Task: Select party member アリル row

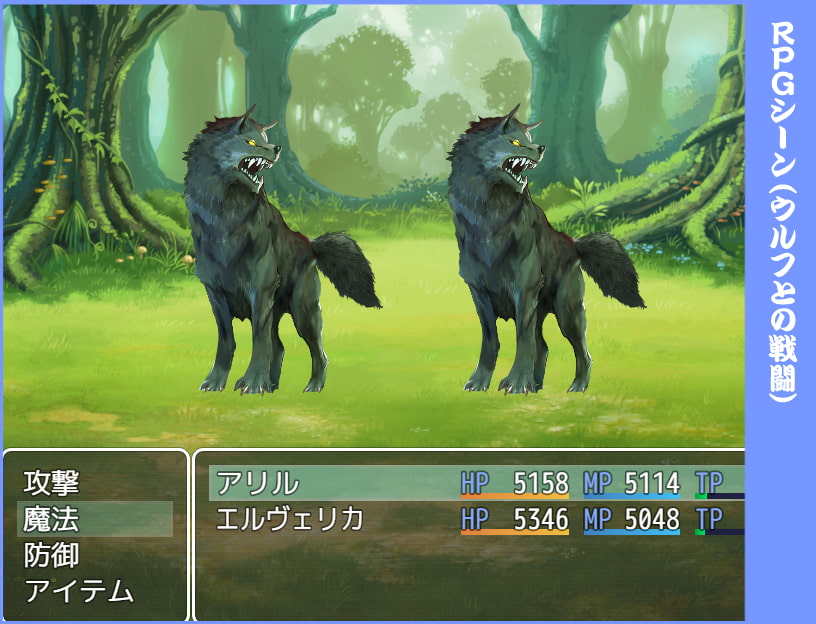Action: pyautogui.click(x=258, y=483)
